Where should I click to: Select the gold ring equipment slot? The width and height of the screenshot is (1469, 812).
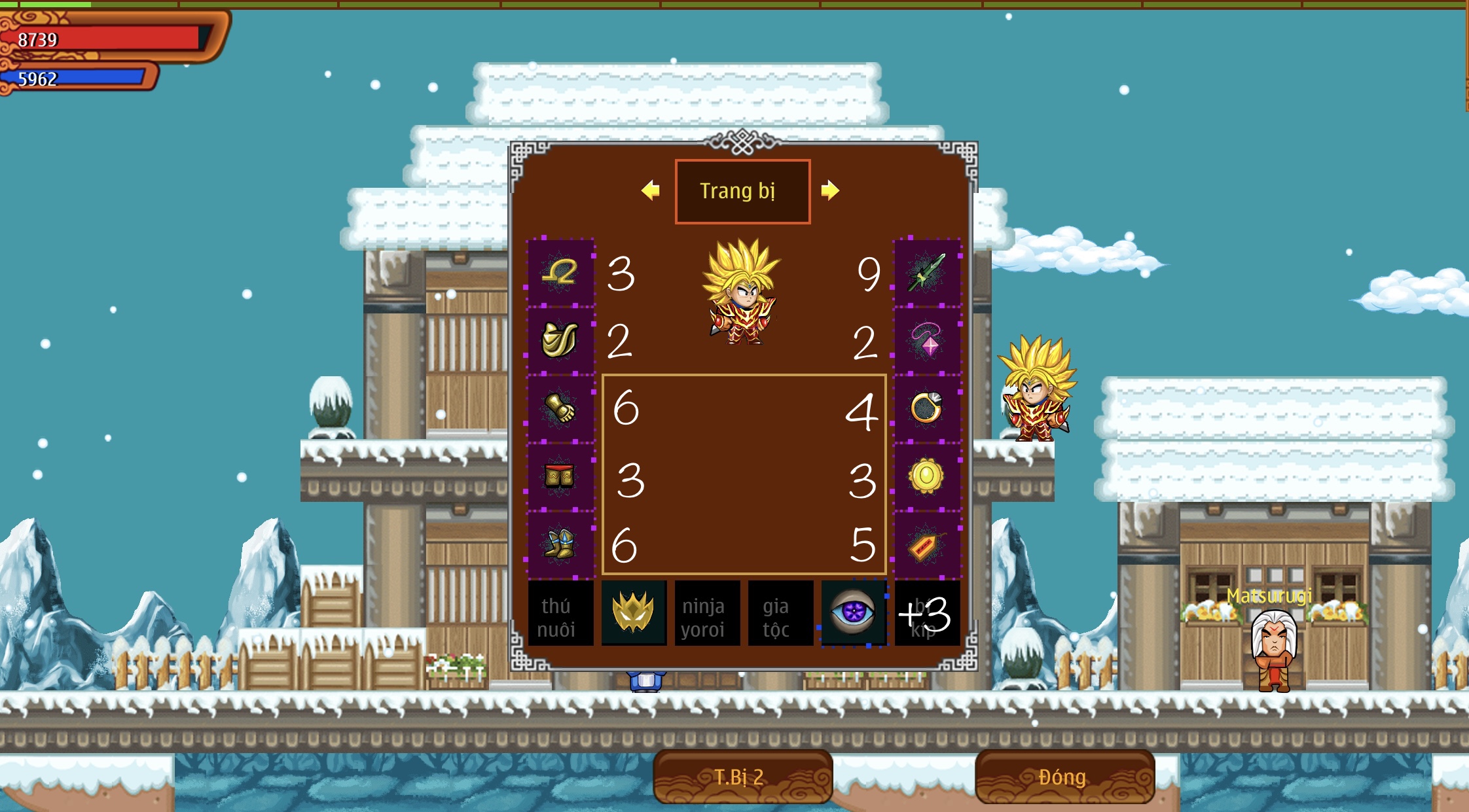tap(927, 408)
